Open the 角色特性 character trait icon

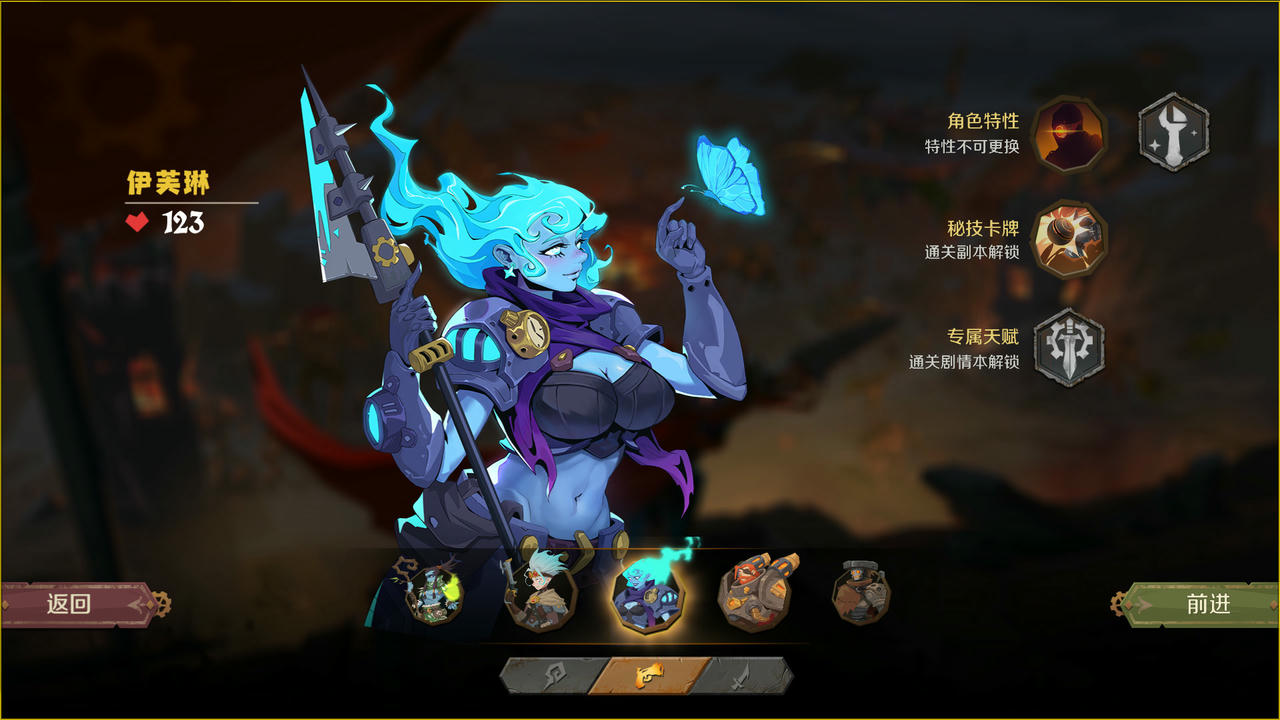tap(1067, 135)
